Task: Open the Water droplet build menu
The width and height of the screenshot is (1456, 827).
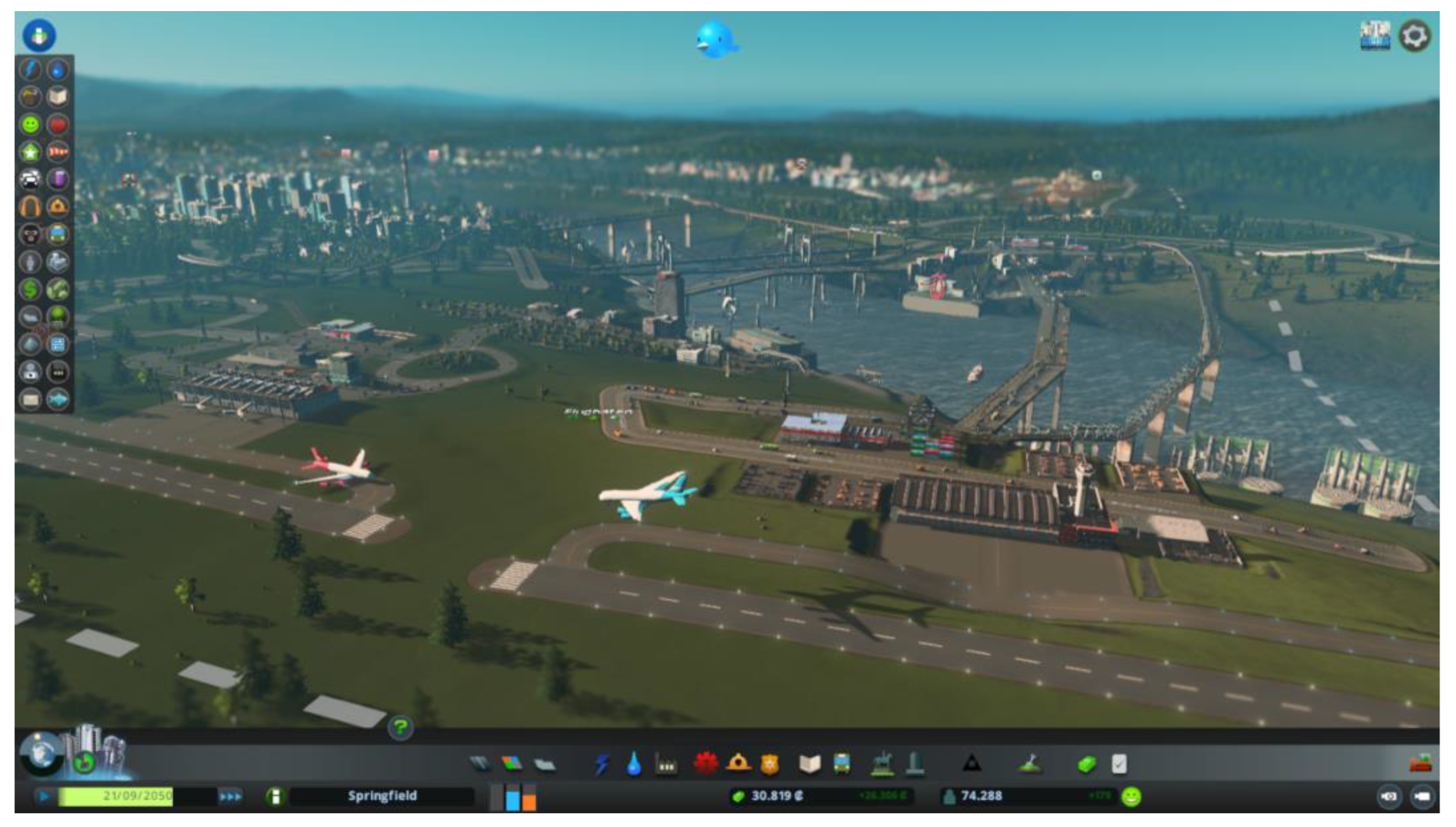Action: point(634,764)
